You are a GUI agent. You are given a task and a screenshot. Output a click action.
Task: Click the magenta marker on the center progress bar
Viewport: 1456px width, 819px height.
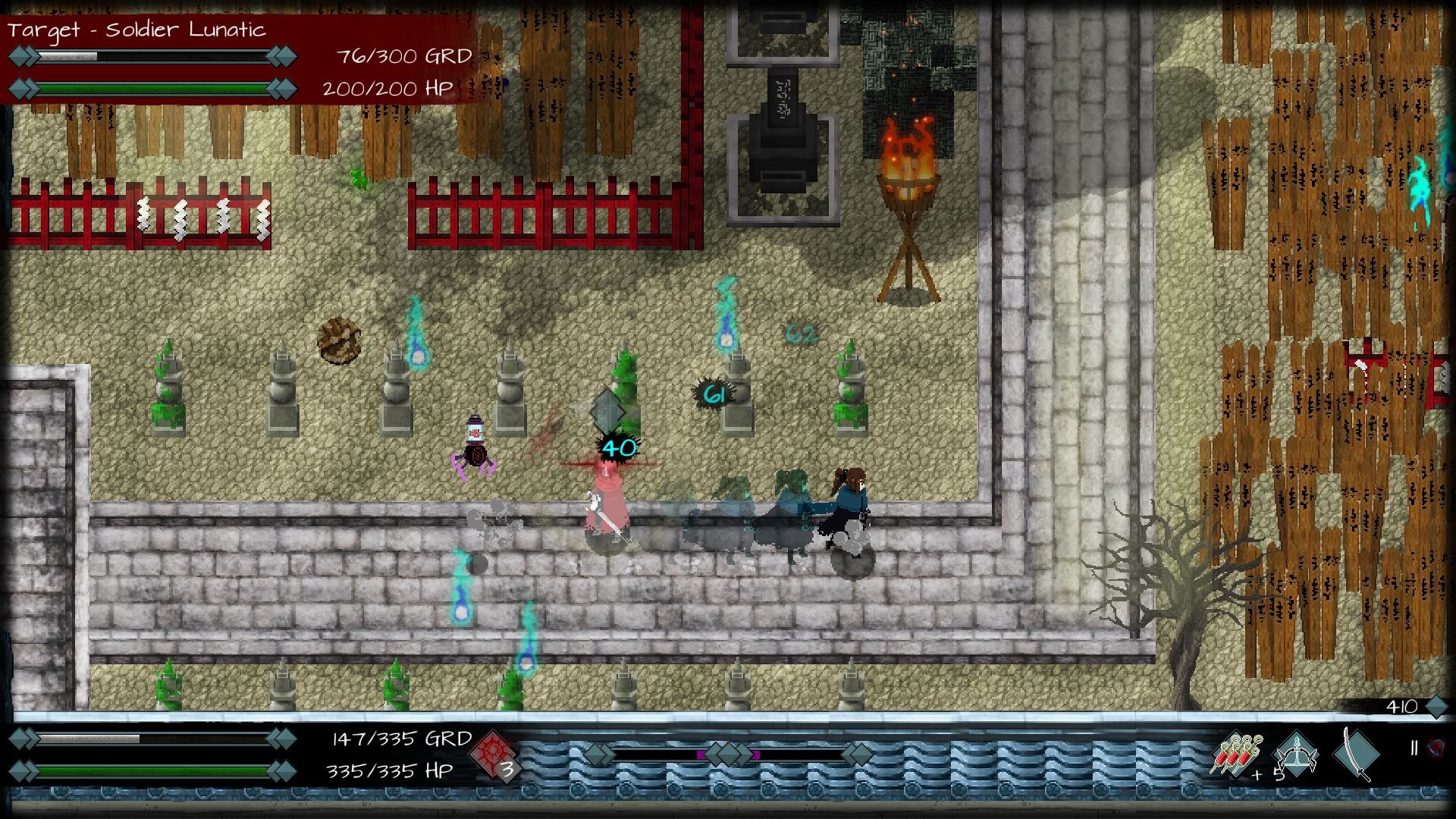coord(701,755)
